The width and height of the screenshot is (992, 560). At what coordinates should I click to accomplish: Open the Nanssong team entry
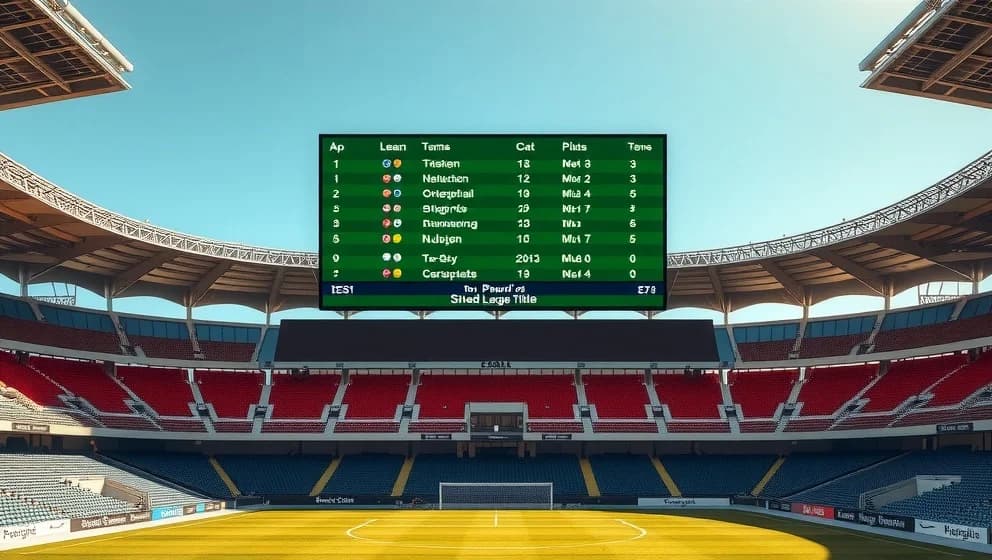click(x=450, y=224)
